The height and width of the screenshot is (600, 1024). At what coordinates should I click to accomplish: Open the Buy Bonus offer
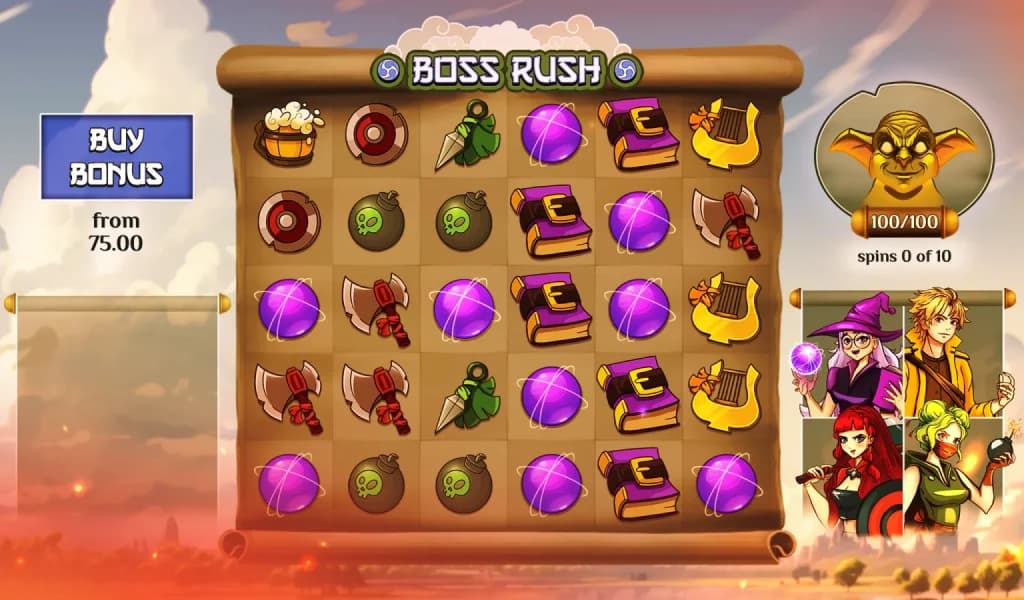tap(116, 157)
